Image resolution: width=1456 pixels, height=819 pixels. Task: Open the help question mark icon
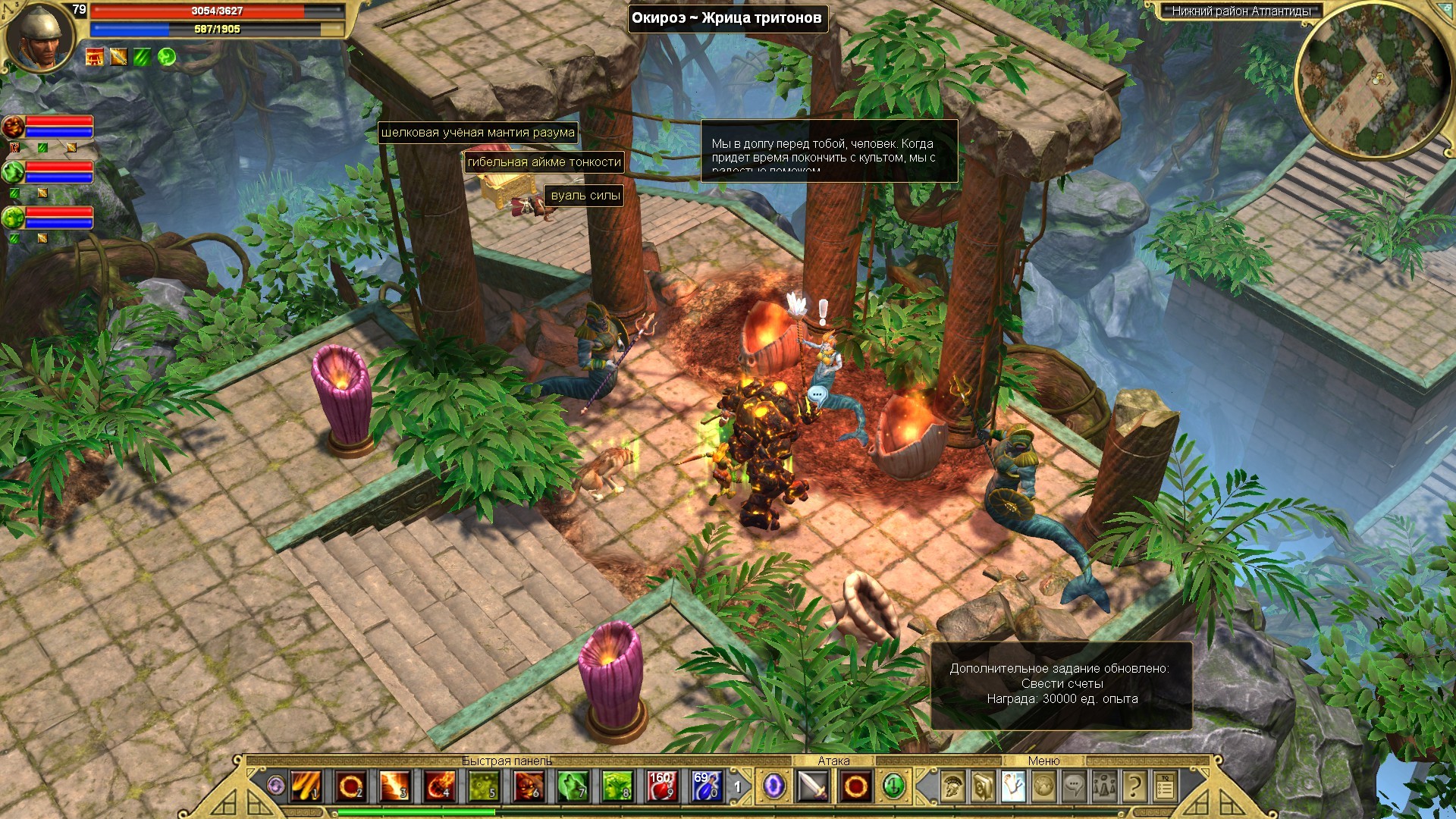point(1134,787)
